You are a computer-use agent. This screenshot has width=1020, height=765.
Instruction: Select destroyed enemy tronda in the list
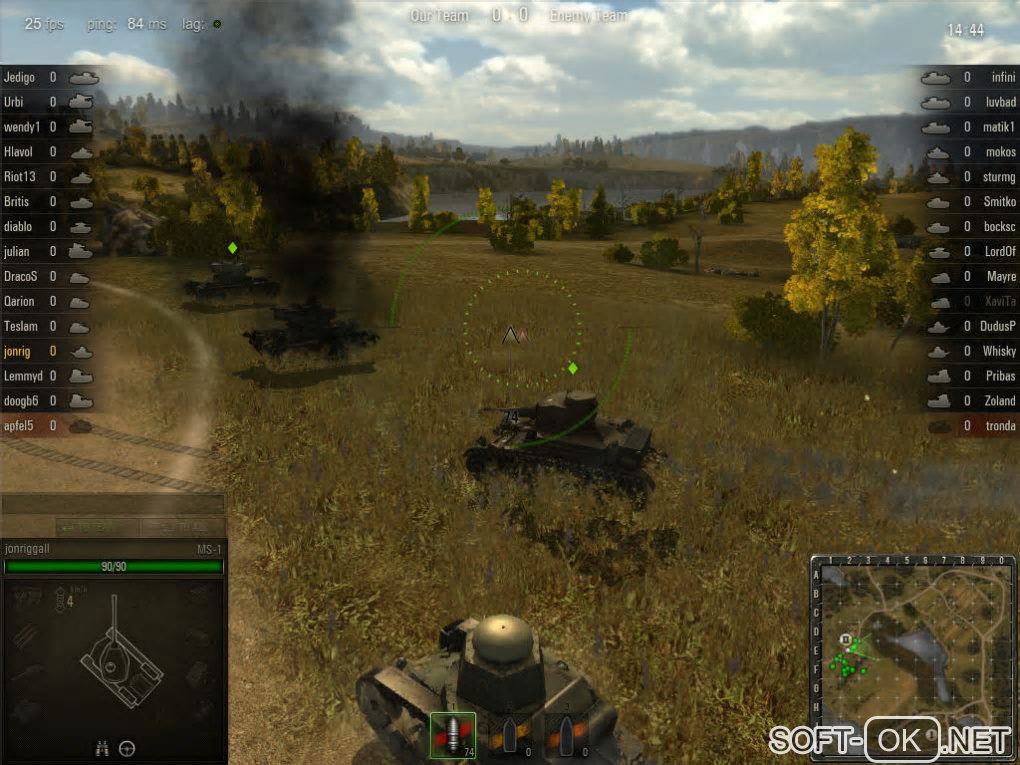[999, 426]
